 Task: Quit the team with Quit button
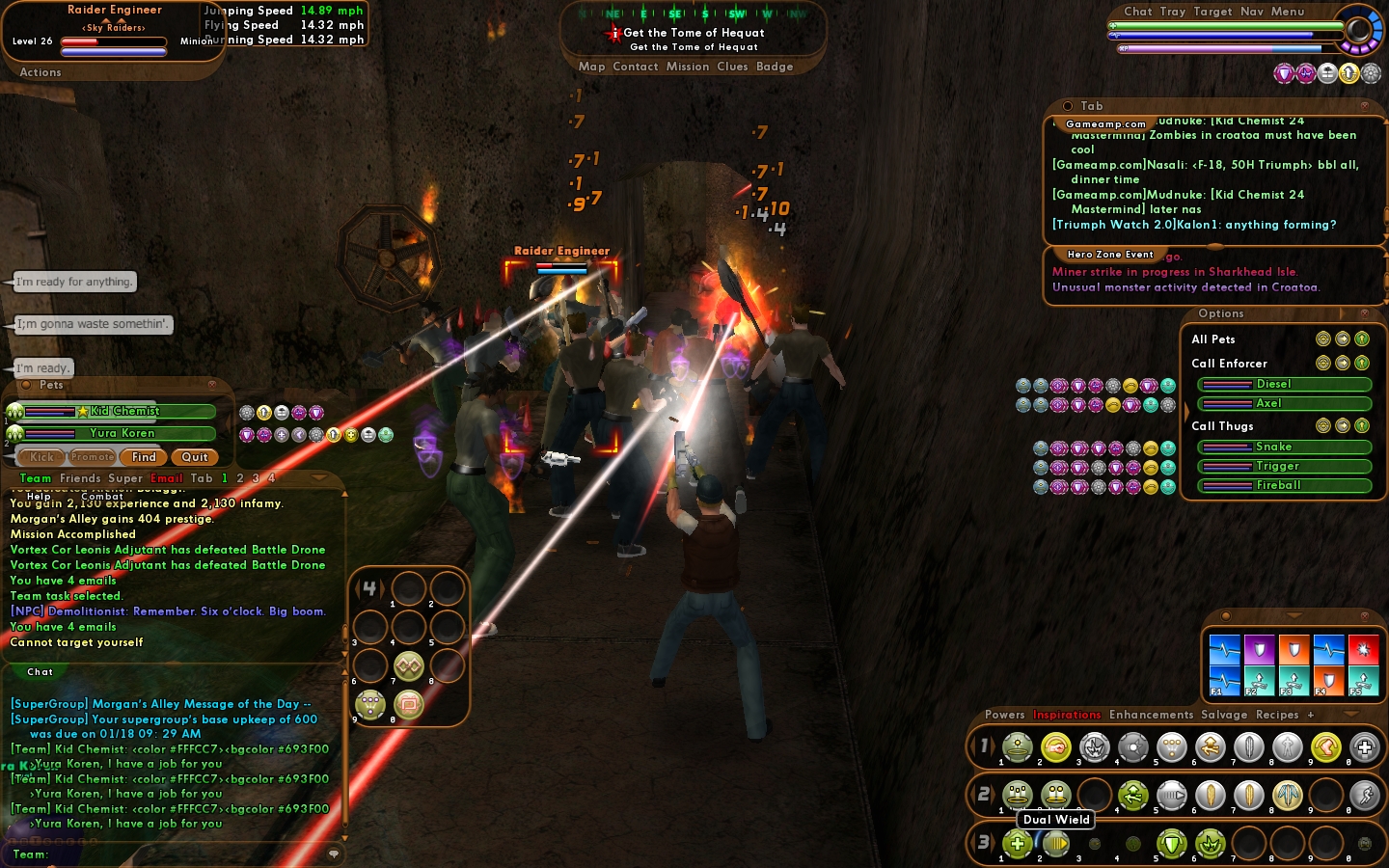[x=195, y=457]
